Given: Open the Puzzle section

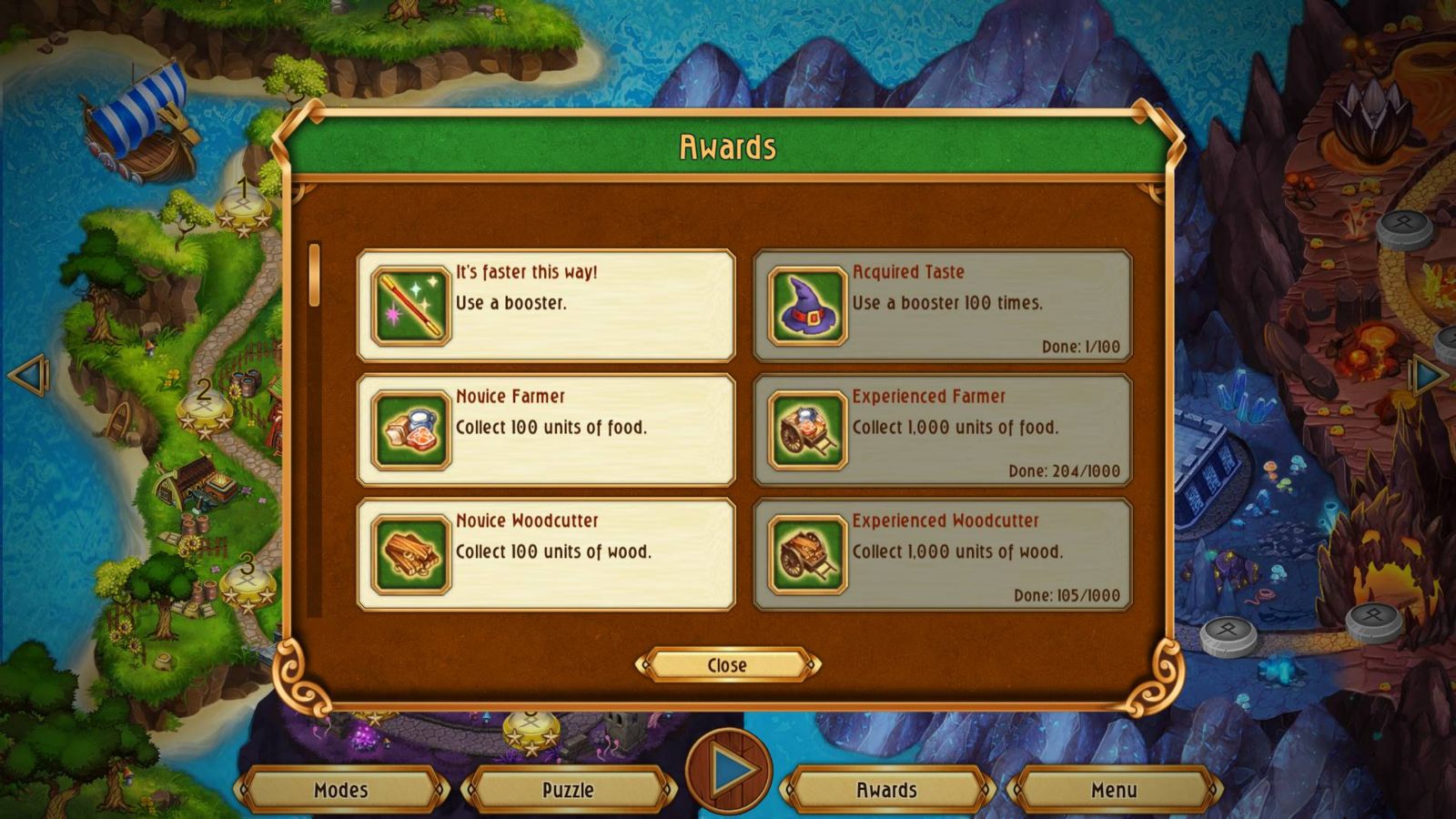Looking at the screenshot, I should [x=568, y=790].
